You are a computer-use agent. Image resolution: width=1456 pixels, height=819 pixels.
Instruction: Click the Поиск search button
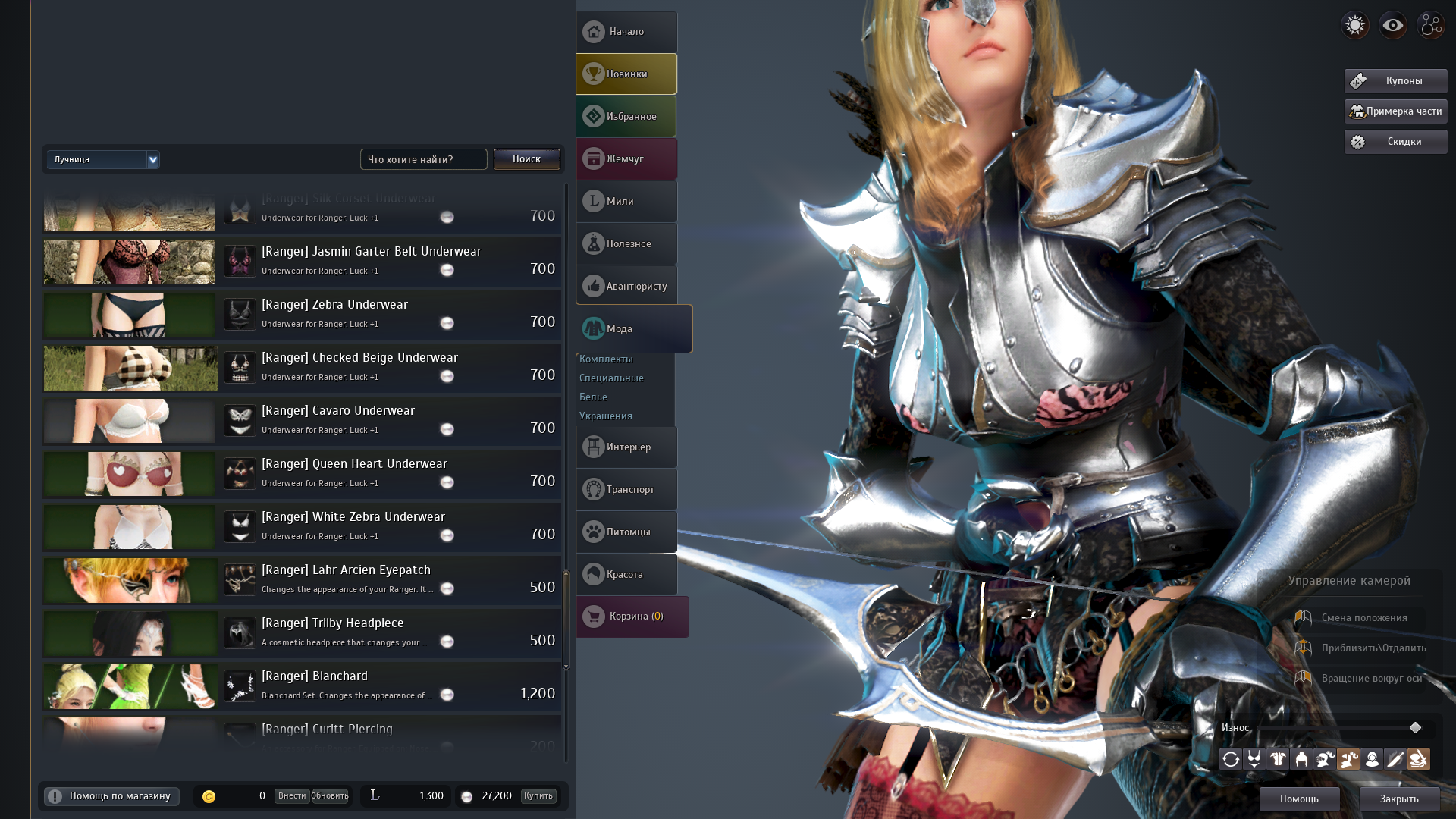[526, 159]
